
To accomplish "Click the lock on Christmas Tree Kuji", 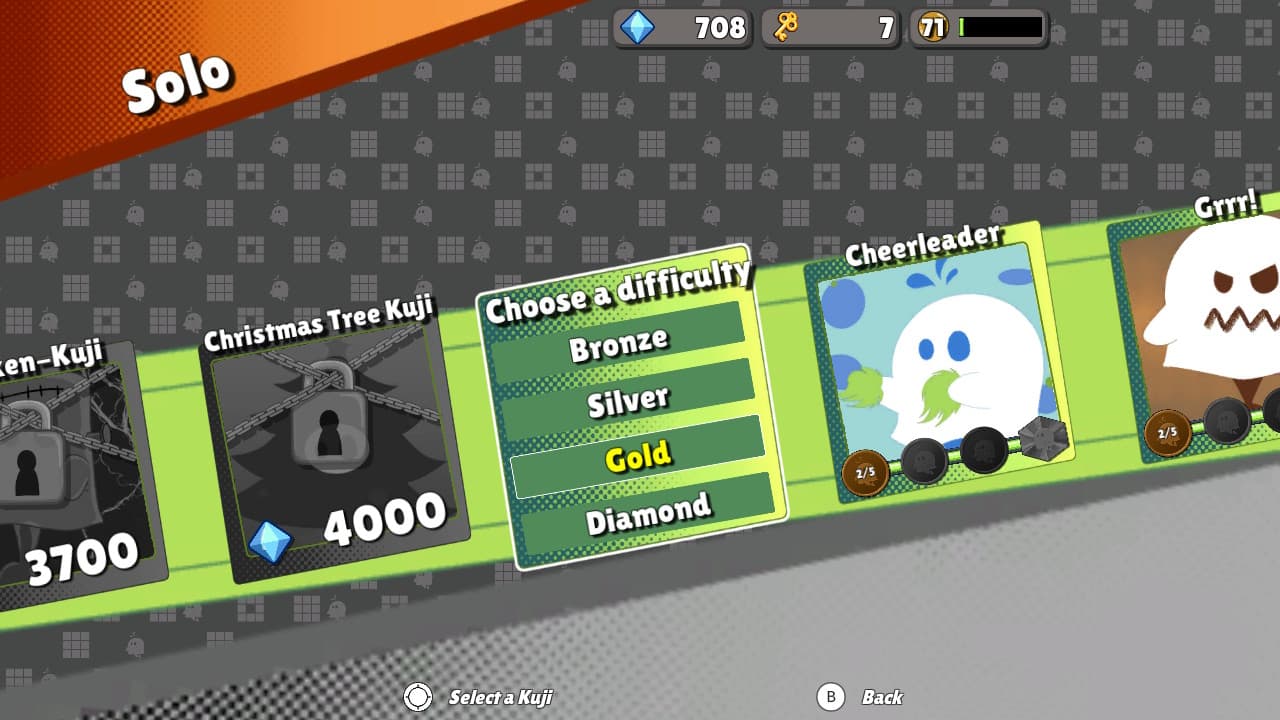I will 330,425.
